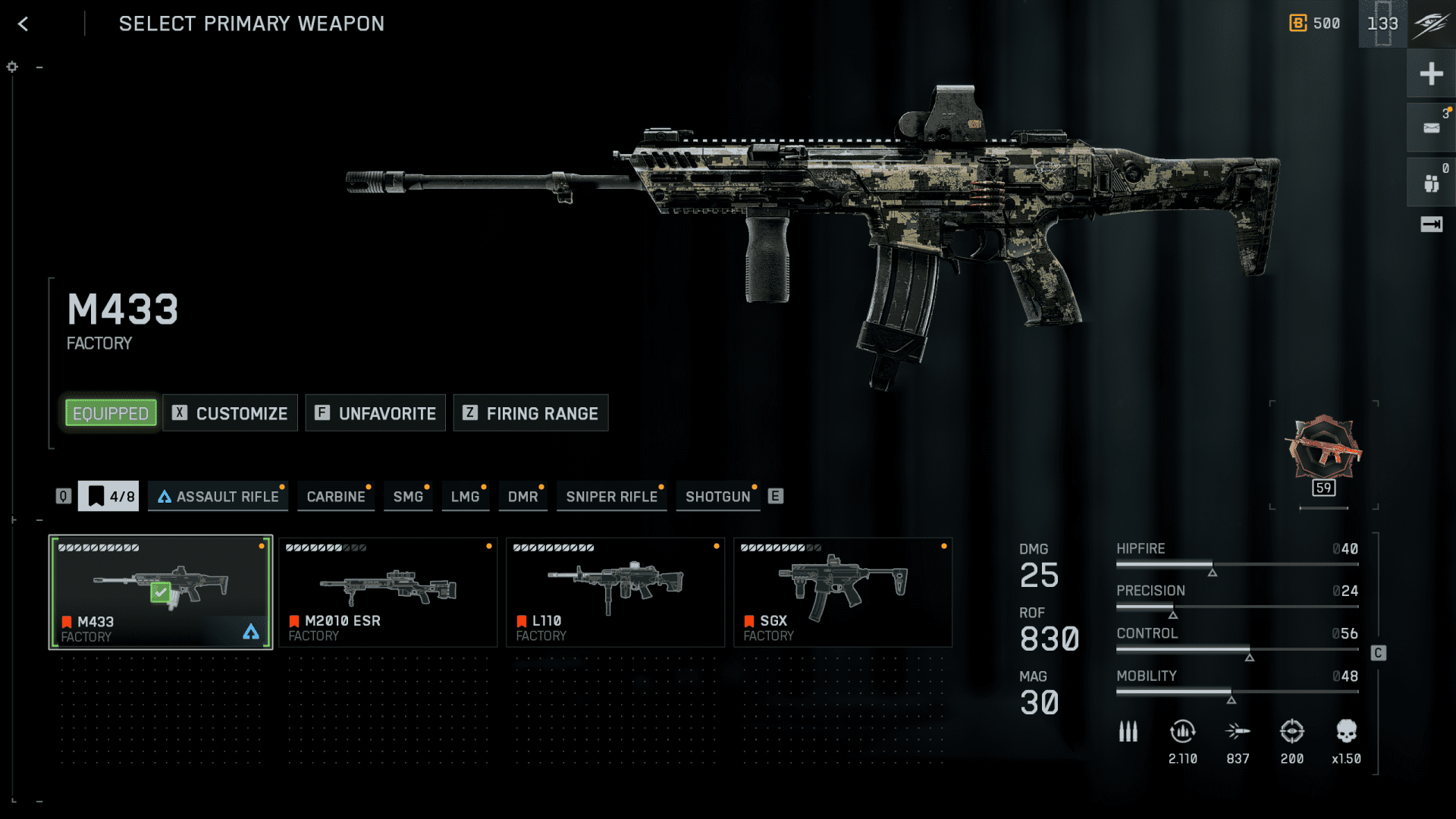Browse the Sniper Rifle category
Screen dimensions: 1456x819
[611, 497]
